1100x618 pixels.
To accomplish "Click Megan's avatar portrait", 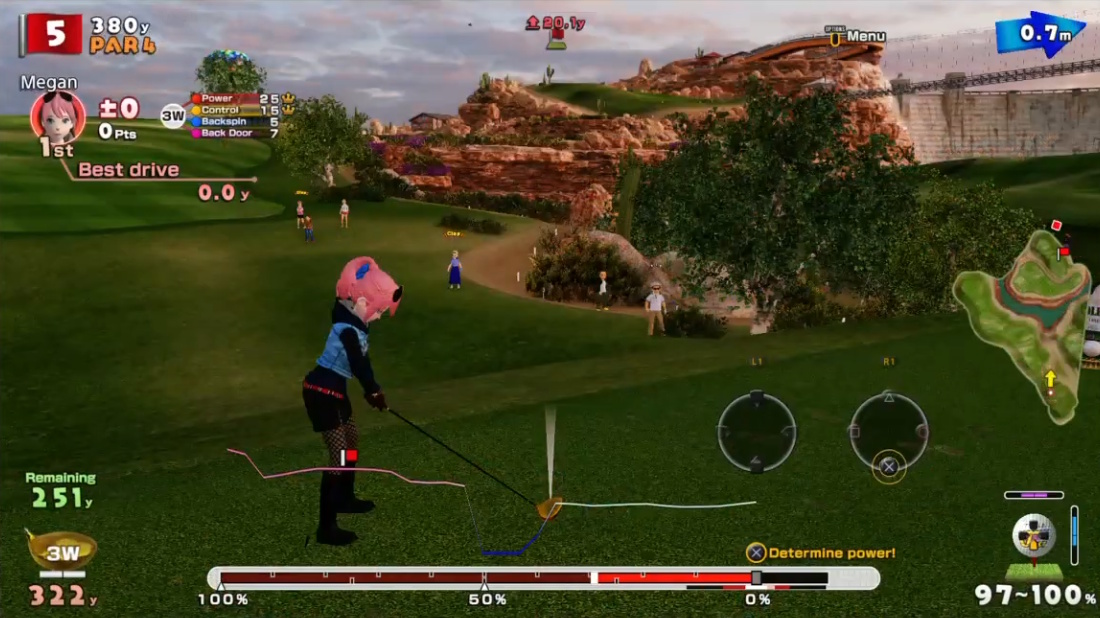I will point(57,116).
